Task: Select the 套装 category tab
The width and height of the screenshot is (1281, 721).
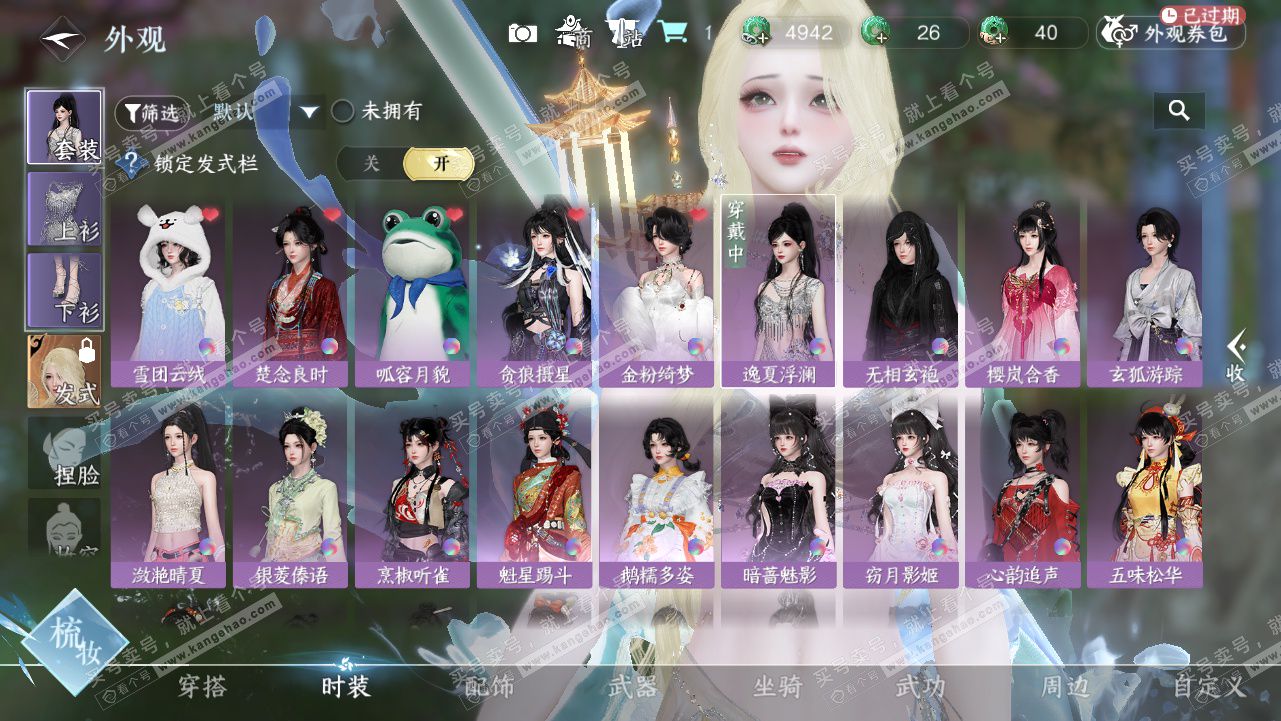Action: [x=65, y=127]
